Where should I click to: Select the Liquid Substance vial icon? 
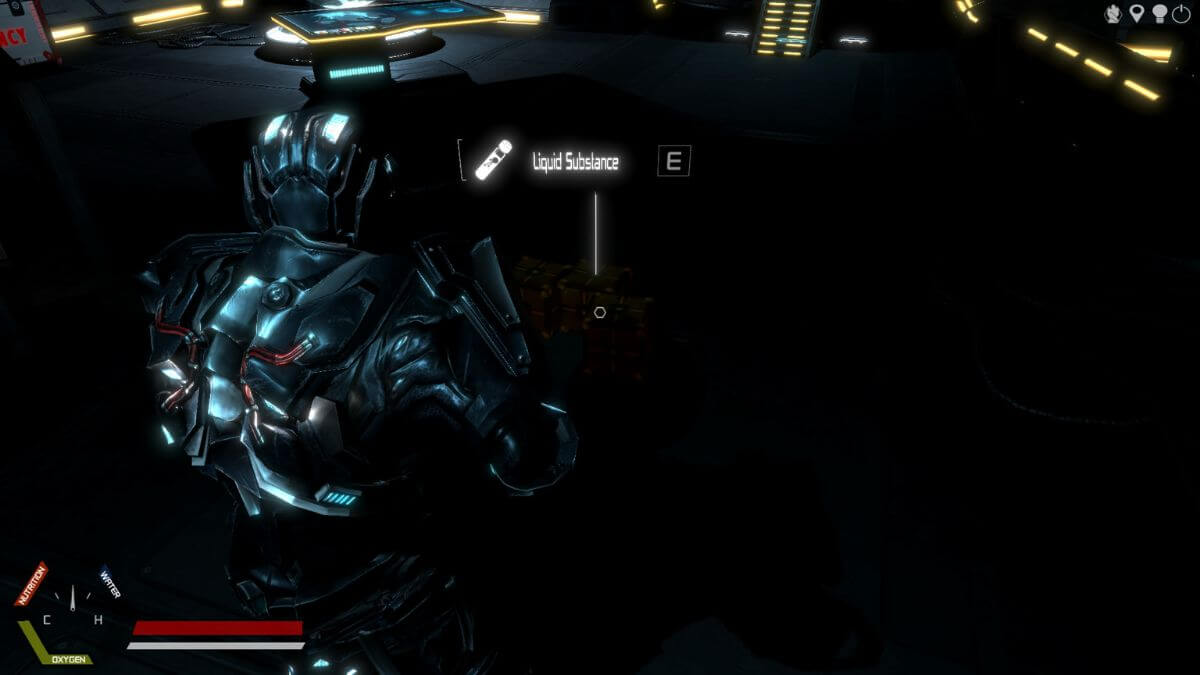493,160
